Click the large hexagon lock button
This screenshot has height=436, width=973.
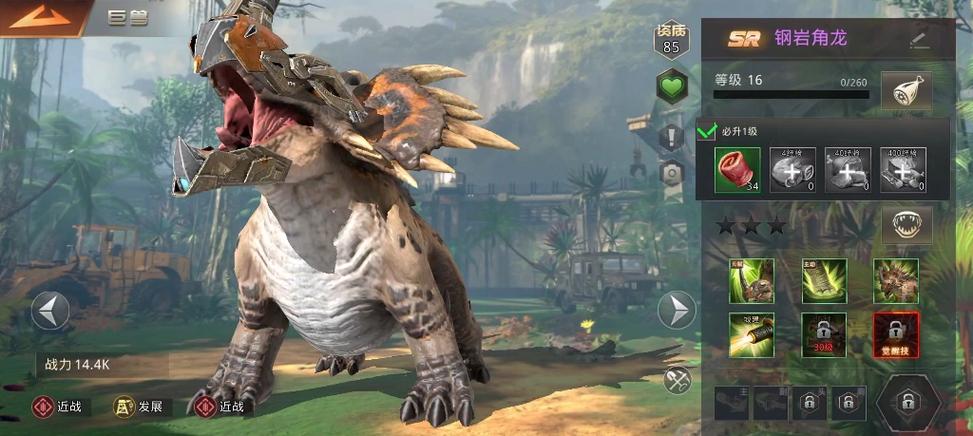[x=908, y=402]
